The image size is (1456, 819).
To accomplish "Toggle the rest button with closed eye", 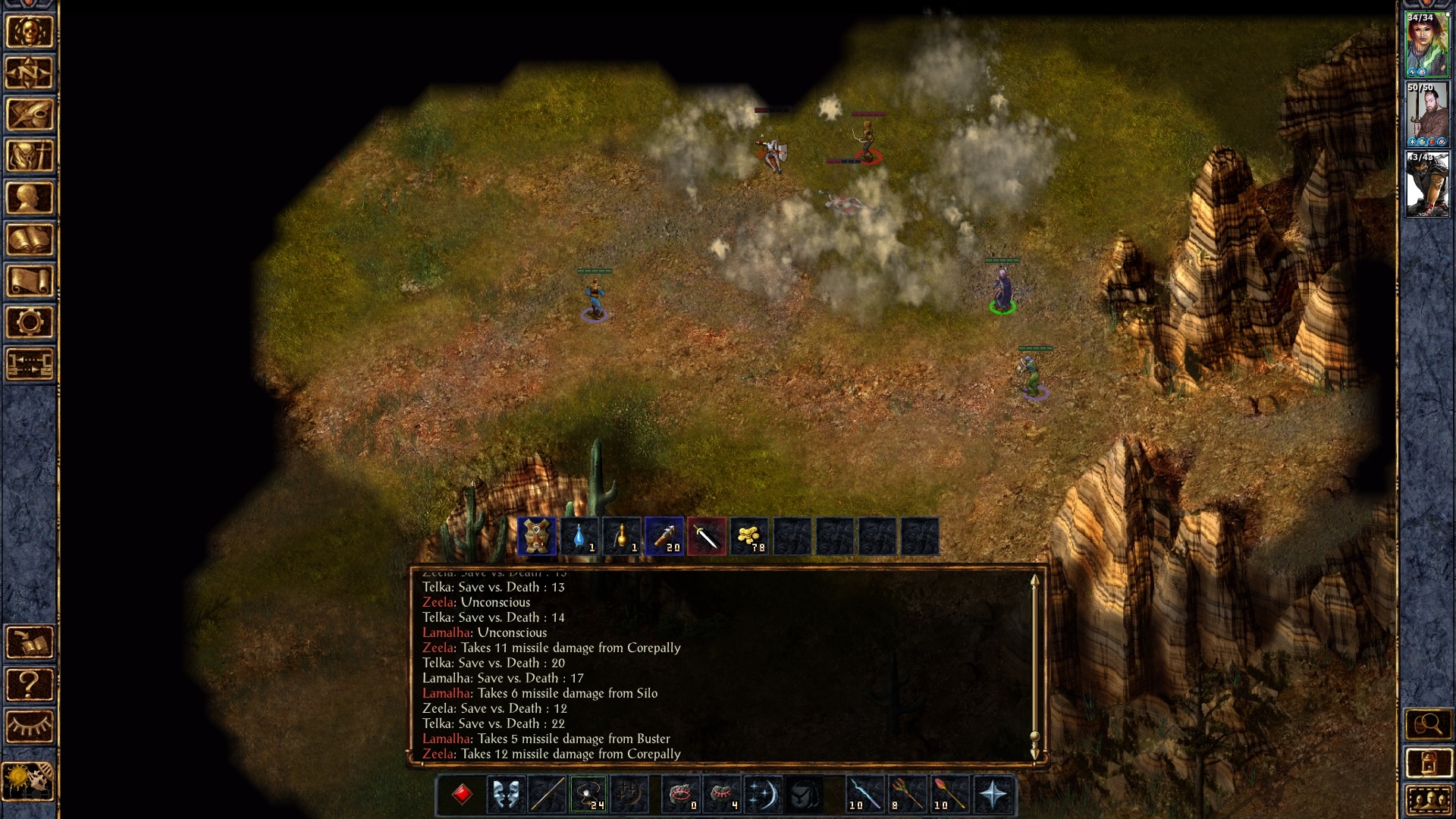I will tap(30, 726).
